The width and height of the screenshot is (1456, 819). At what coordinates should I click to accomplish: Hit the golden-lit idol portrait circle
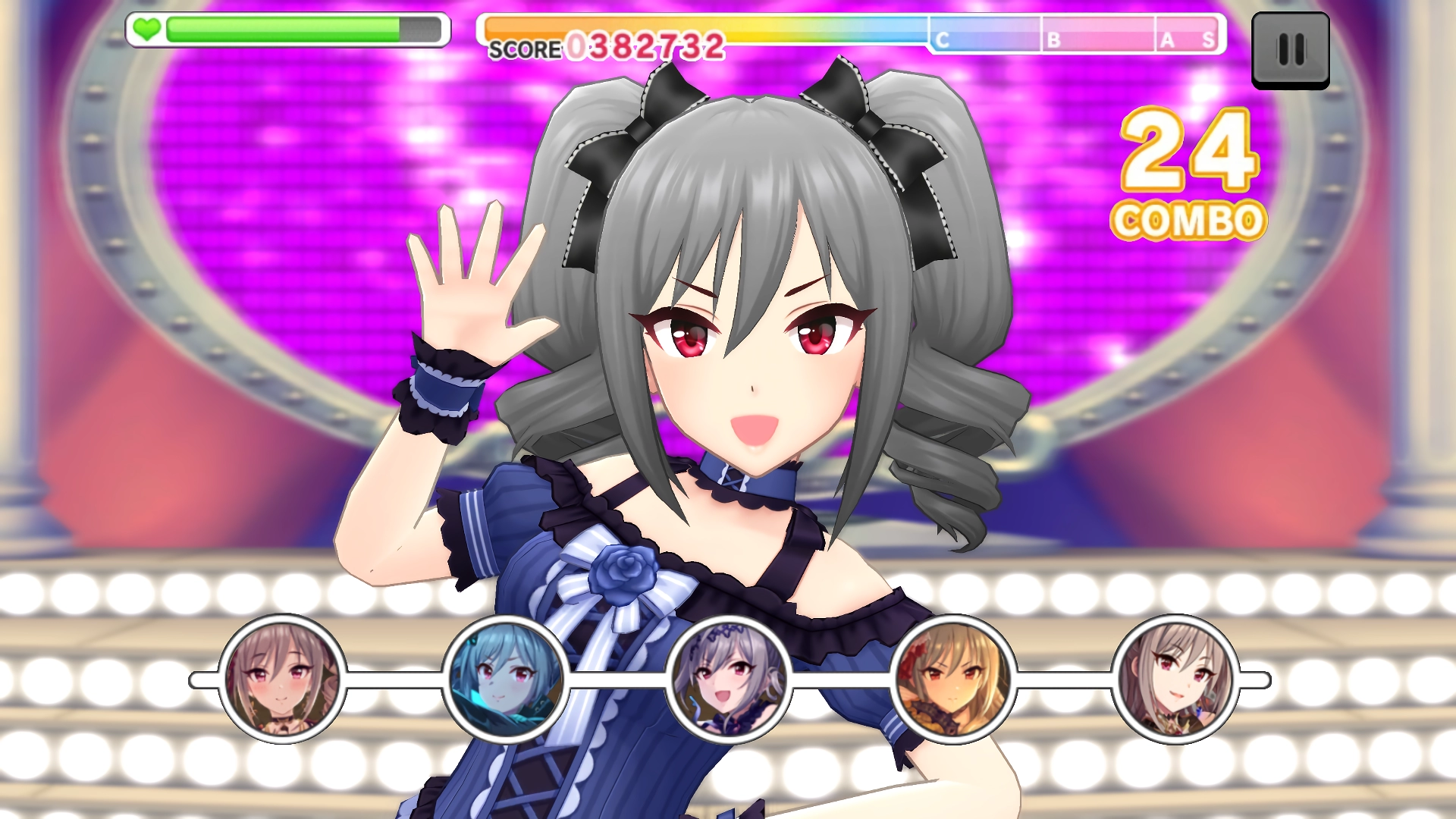952,679
